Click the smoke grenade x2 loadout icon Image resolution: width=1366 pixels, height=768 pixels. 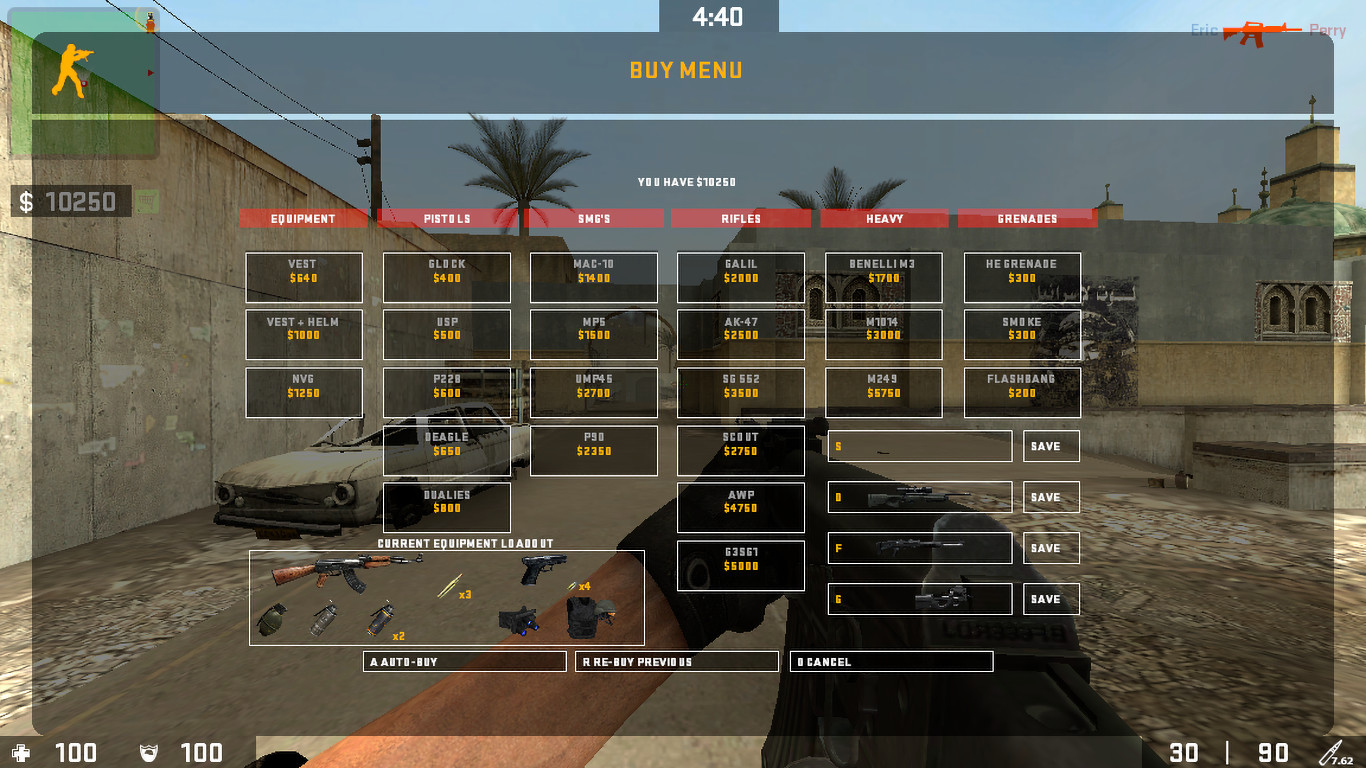pos(380,618)
